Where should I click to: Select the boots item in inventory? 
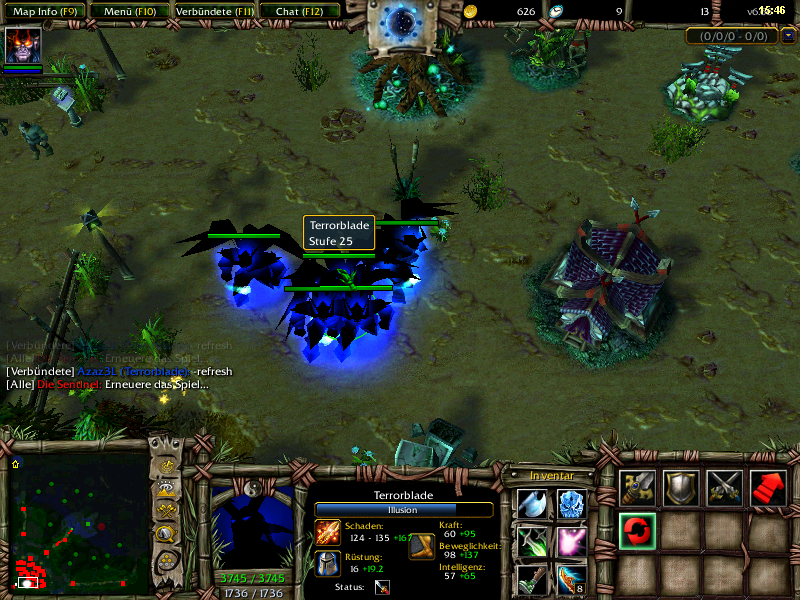(532, 579)
